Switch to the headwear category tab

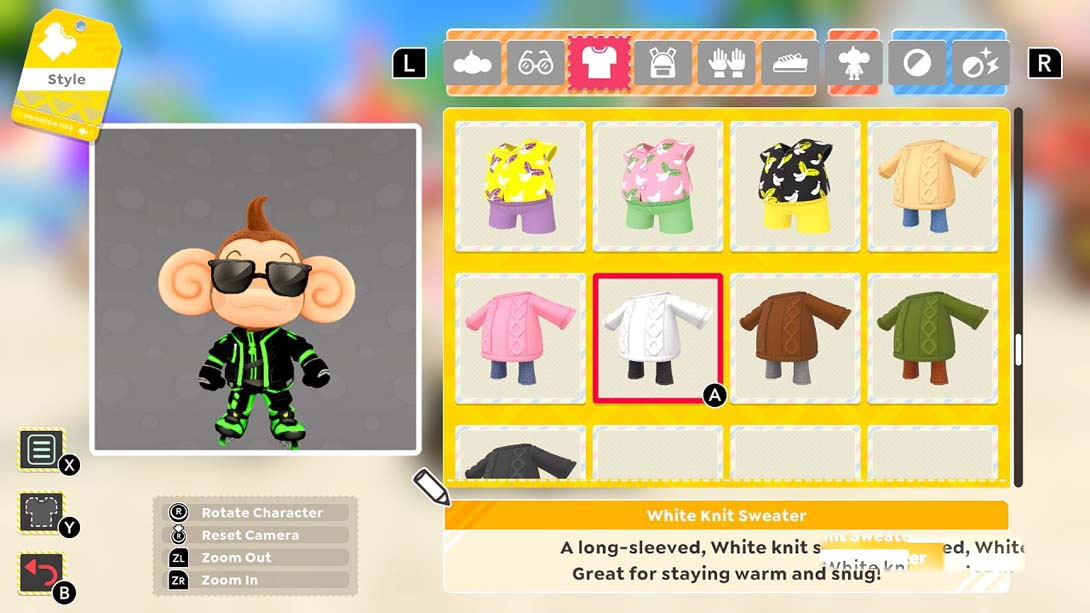[473, 64]
